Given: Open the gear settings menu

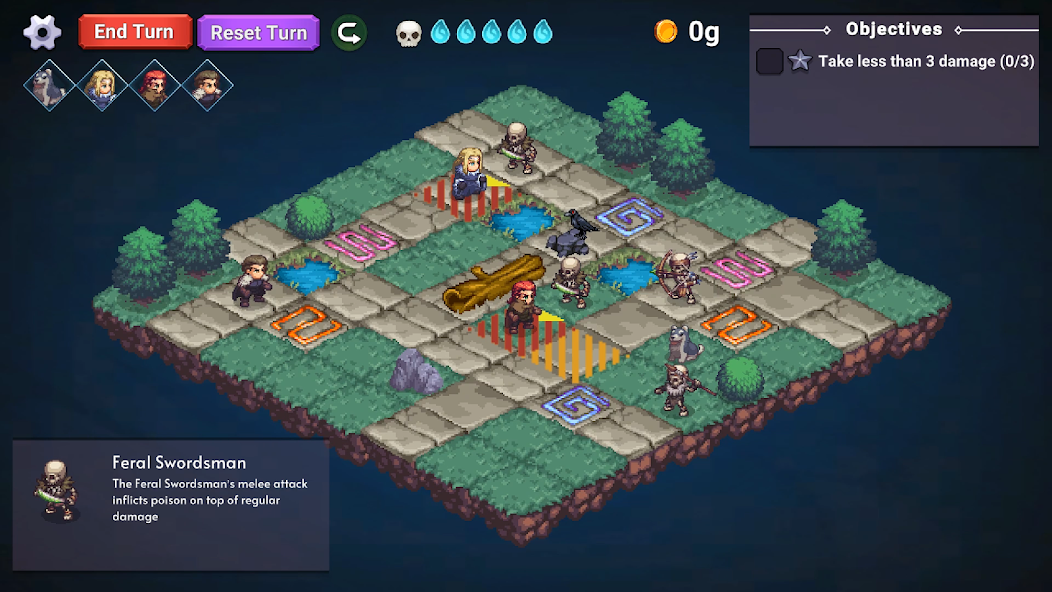Looking at the screenshot, I should click(x=42, y=32).
